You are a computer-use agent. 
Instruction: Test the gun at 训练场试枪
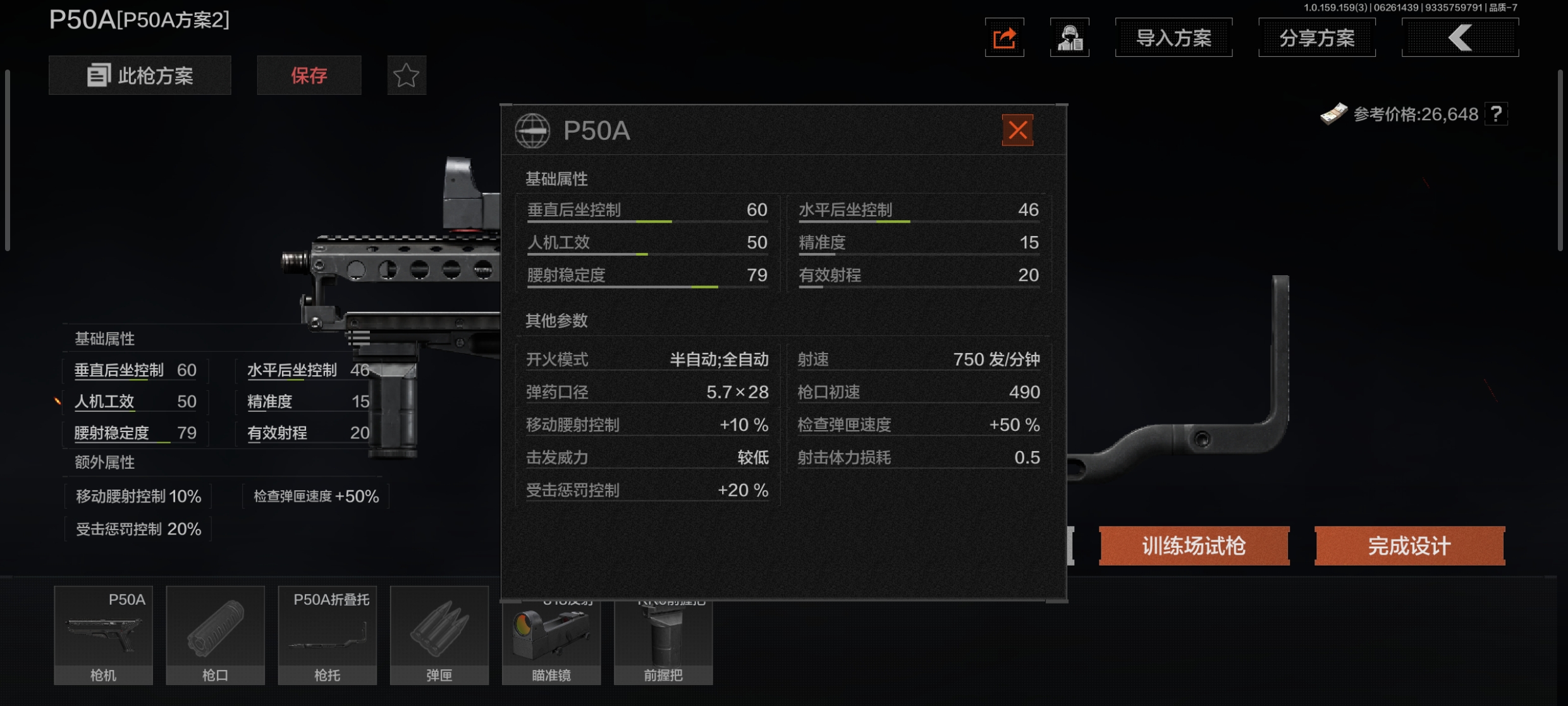pyautogui.click(x=1194, y=545)
